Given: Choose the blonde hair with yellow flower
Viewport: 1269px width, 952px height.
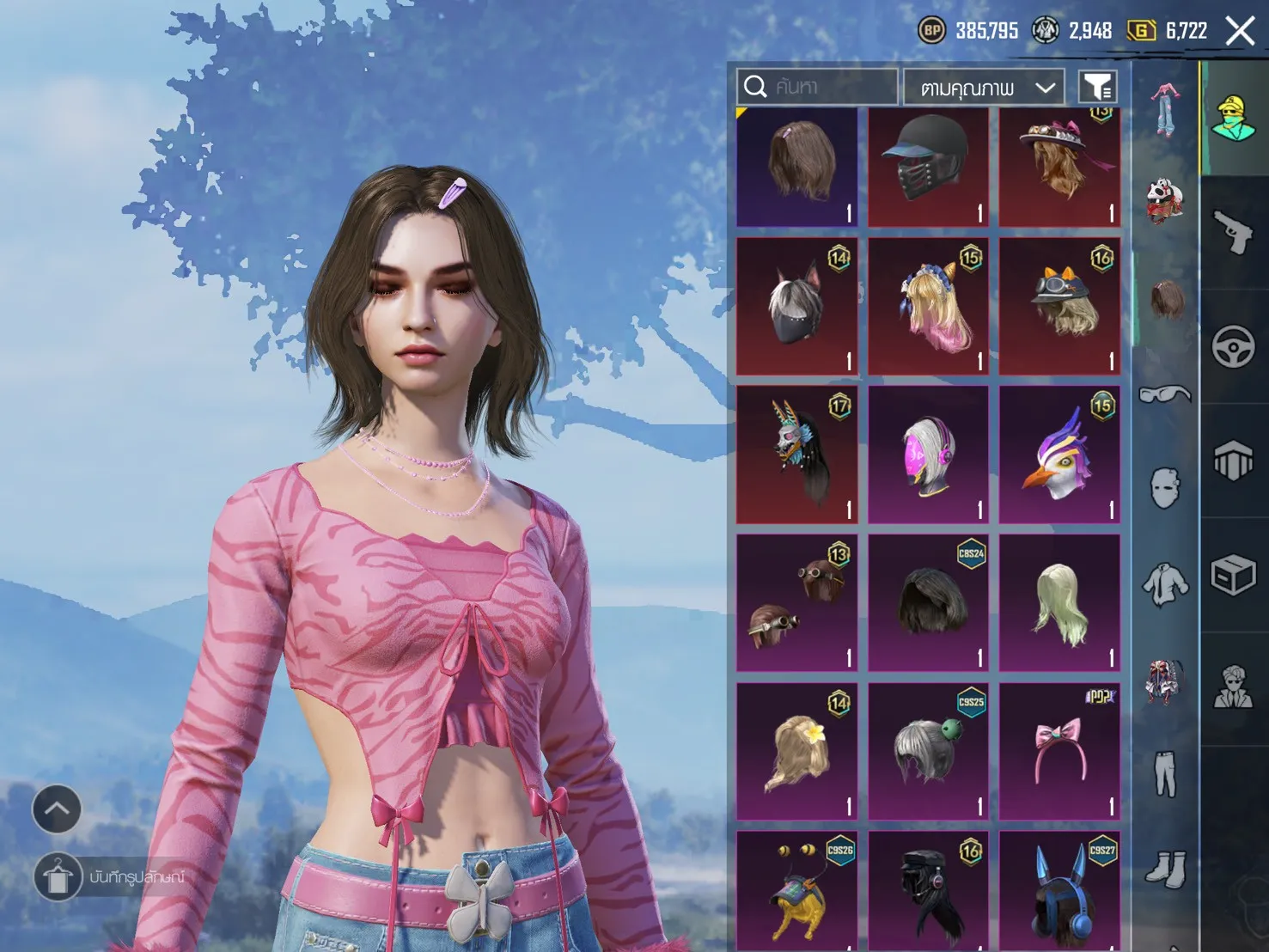Looking at the screenshot, I should [x=796, y=750].
